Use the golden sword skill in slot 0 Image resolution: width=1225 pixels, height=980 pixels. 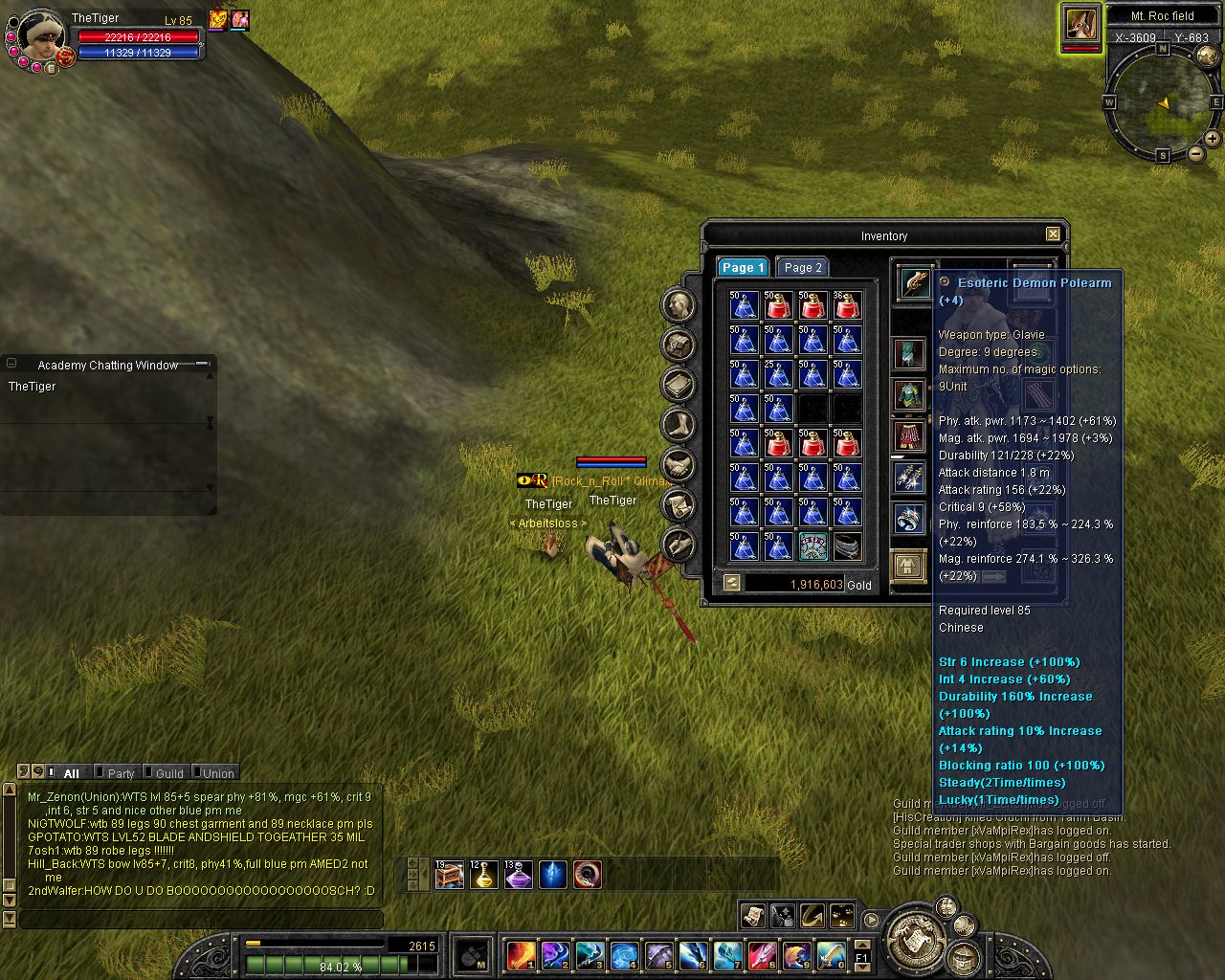click(831, 954)
